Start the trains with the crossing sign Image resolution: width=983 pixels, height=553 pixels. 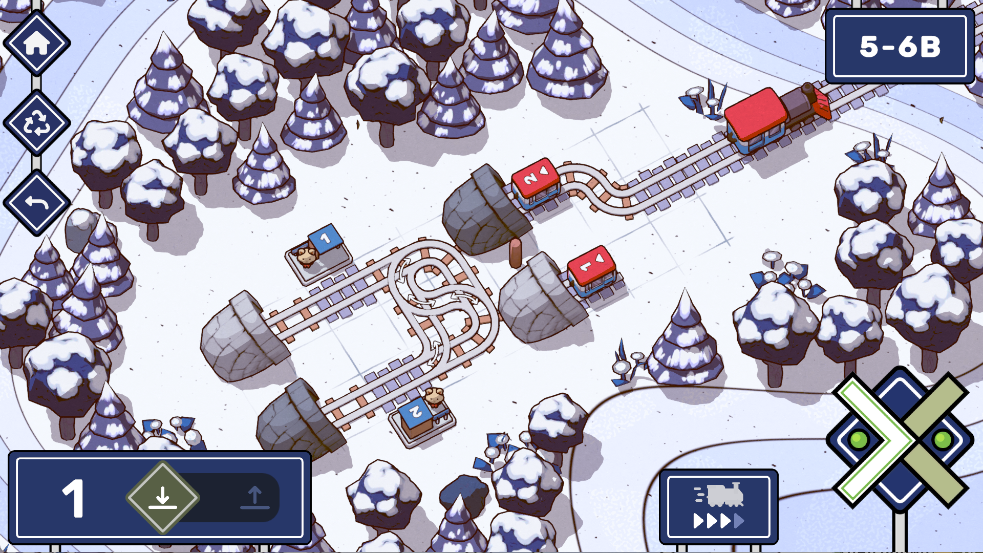tap(899, 438)
